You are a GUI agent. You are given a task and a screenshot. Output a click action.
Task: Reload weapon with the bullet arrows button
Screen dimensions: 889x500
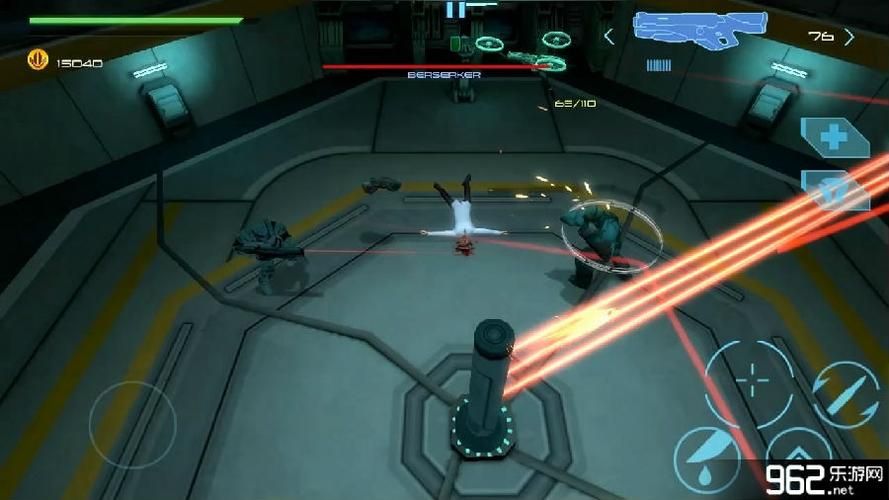844,394
